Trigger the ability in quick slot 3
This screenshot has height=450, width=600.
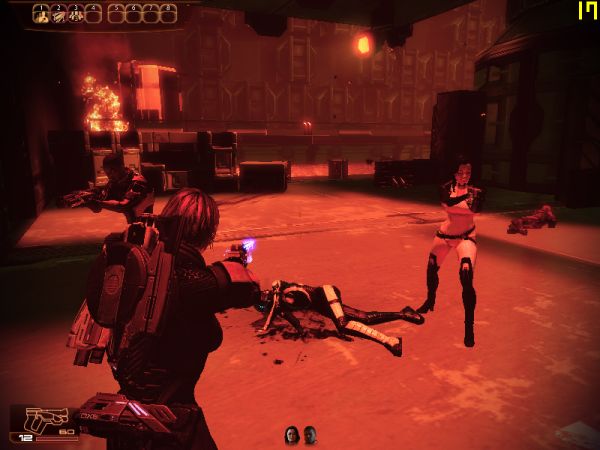[75, 14]
